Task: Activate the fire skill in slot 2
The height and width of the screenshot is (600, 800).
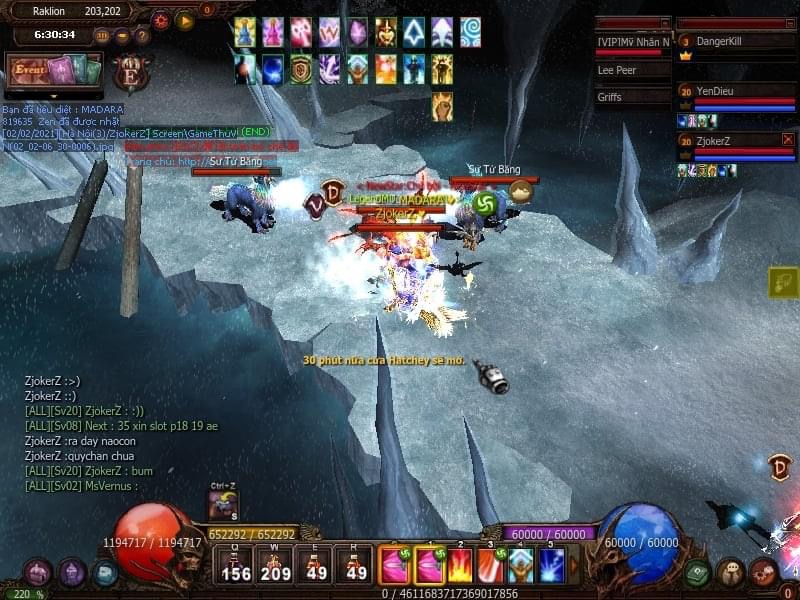Action: pyautogui.click(x=460, y=566)
